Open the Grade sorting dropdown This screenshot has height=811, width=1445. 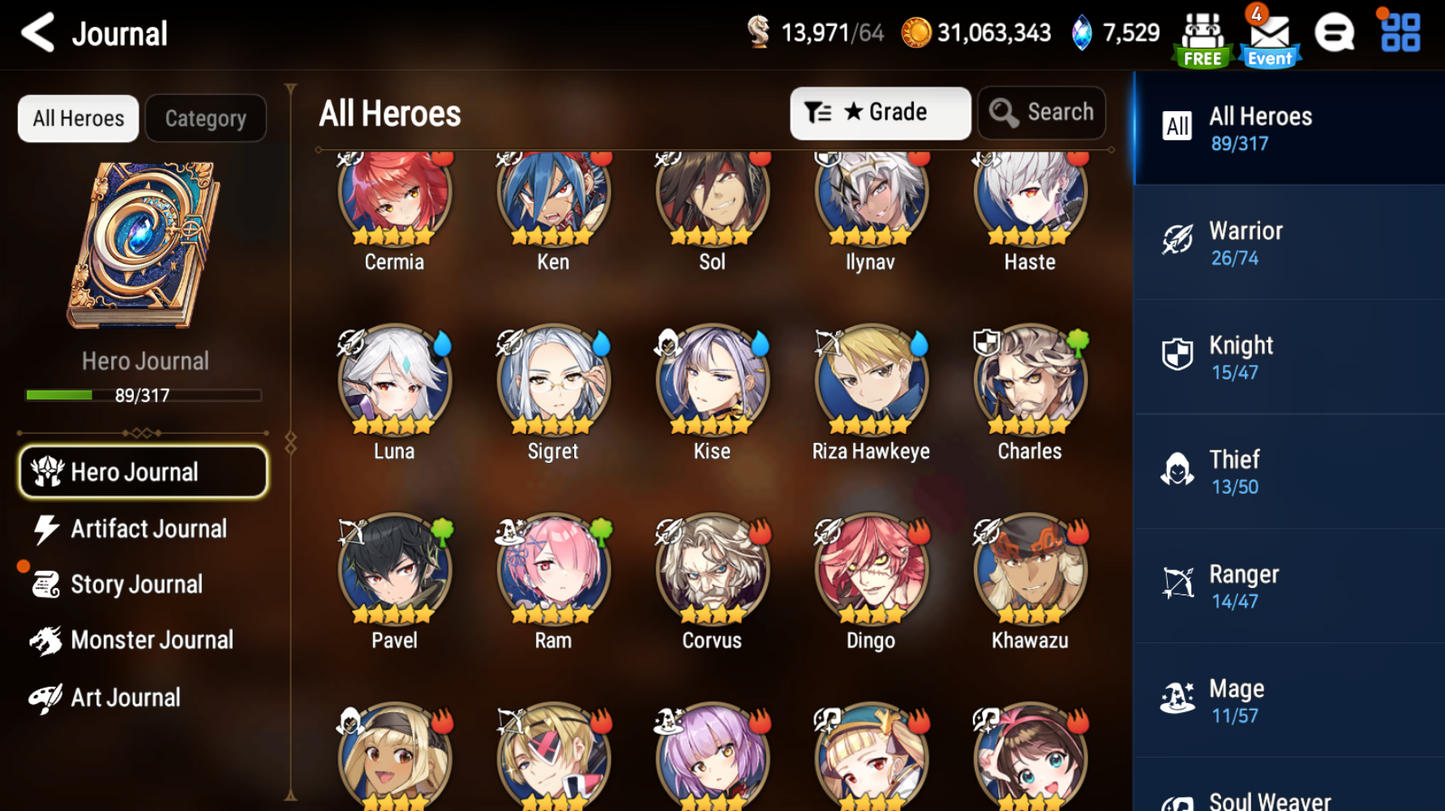click(880, 112)
